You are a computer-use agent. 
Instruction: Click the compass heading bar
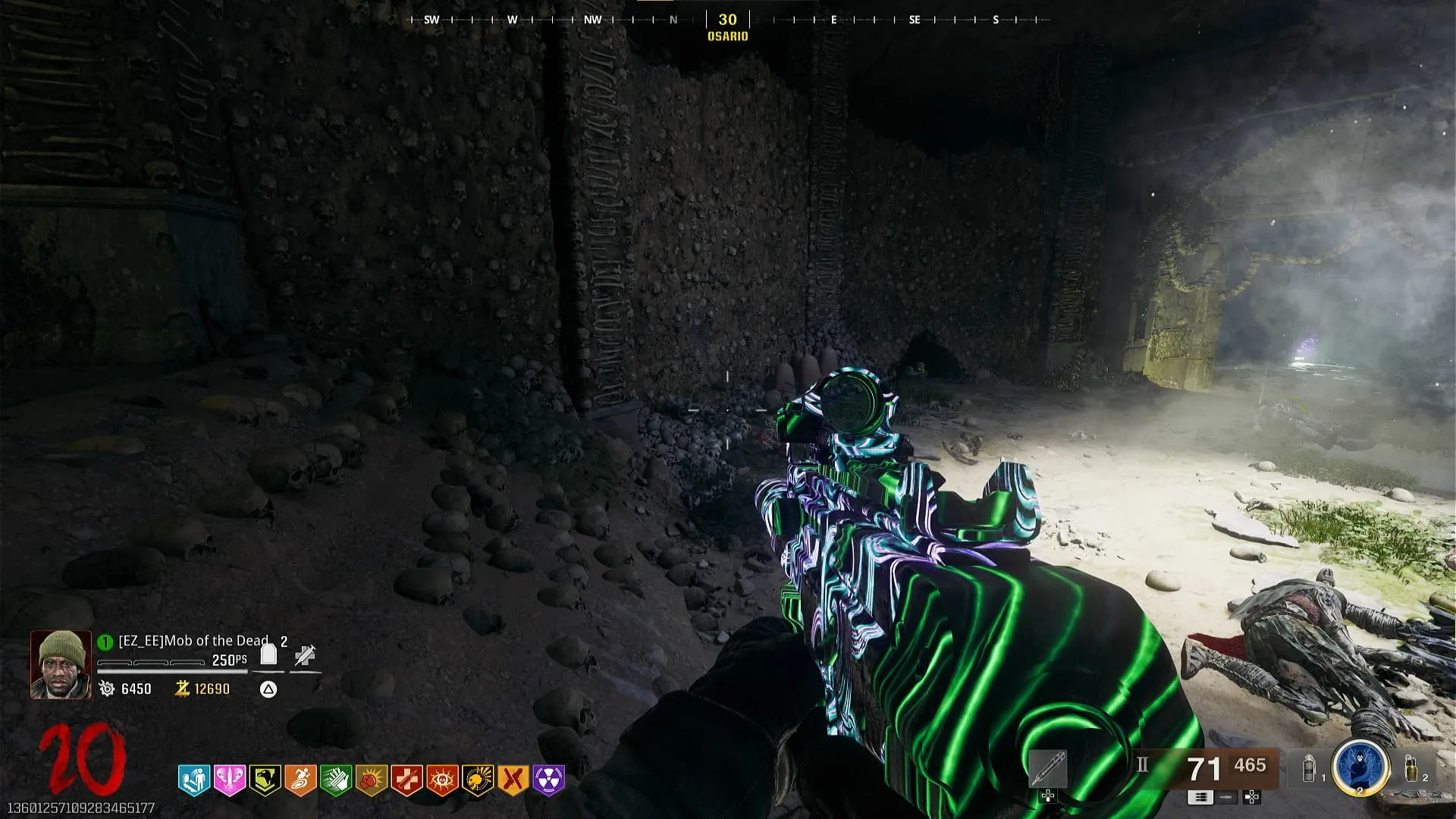728,20
